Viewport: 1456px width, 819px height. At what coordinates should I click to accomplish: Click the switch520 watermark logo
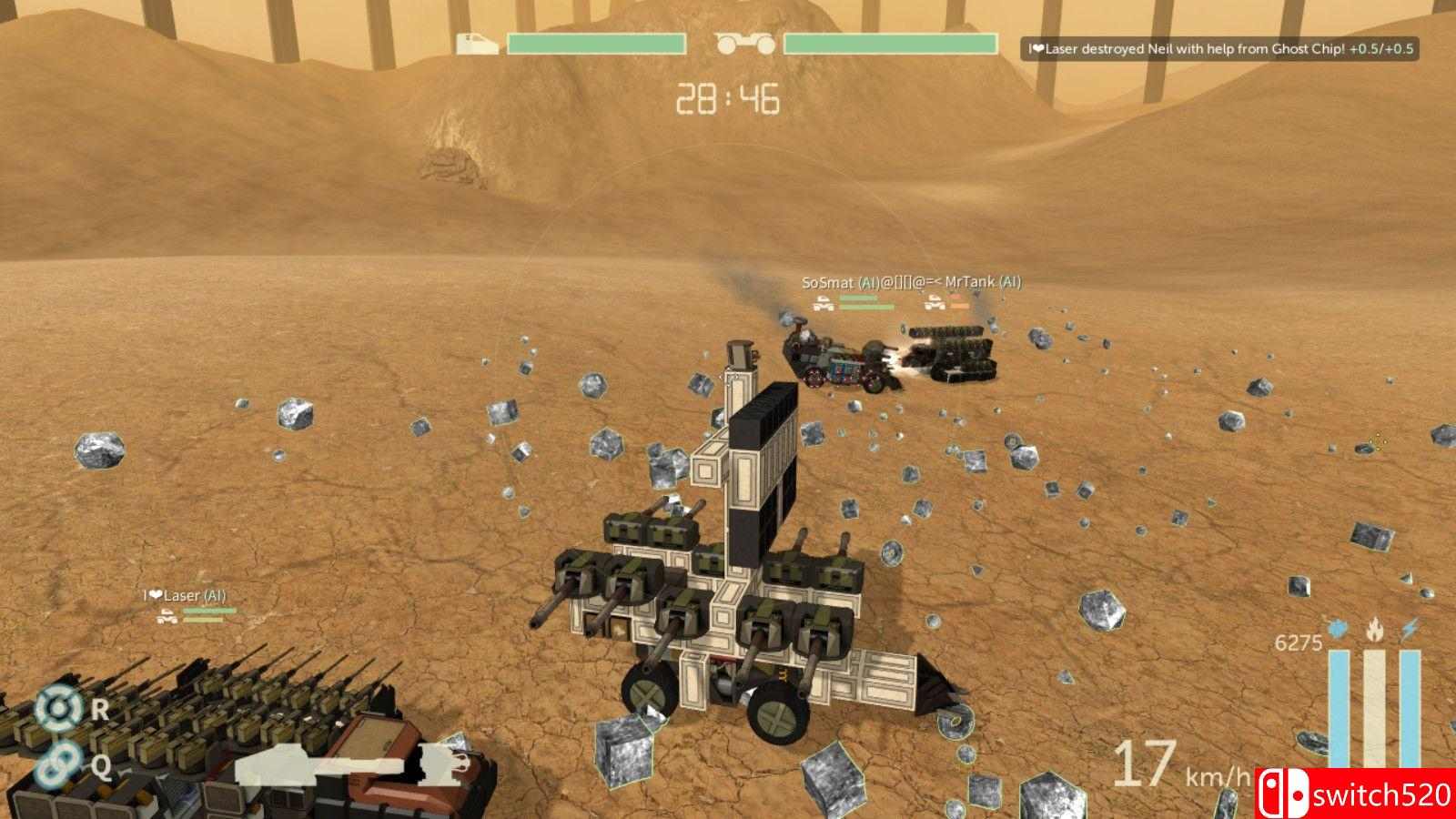pos(1357,794)
